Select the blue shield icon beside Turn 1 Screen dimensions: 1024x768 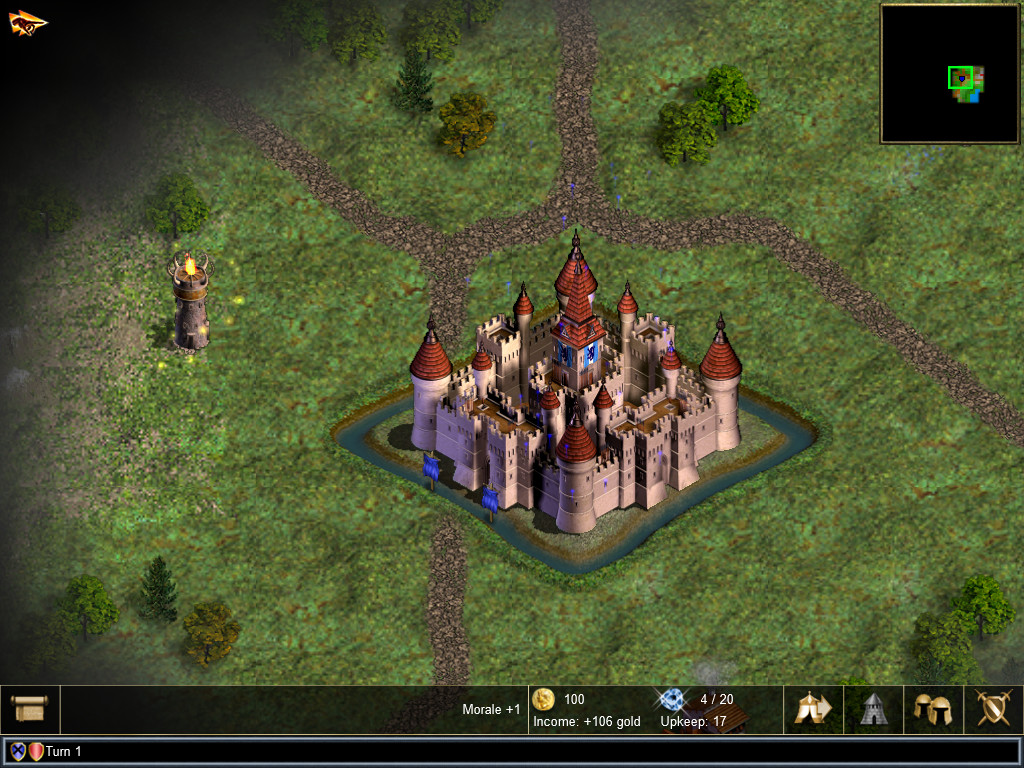(x=18, y=751)
